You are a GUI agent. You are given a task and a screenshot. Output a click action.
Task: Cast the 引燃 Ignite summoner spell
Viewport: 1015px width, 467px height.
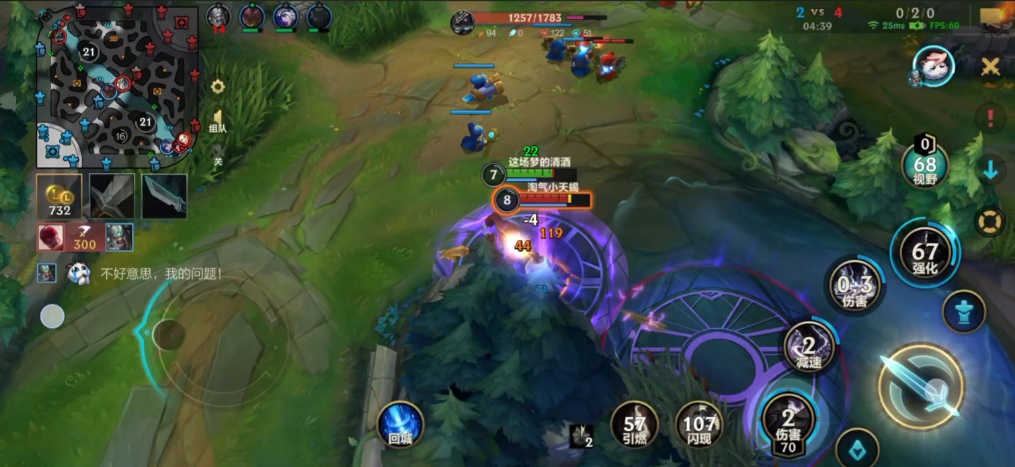(x=635, y=425)
